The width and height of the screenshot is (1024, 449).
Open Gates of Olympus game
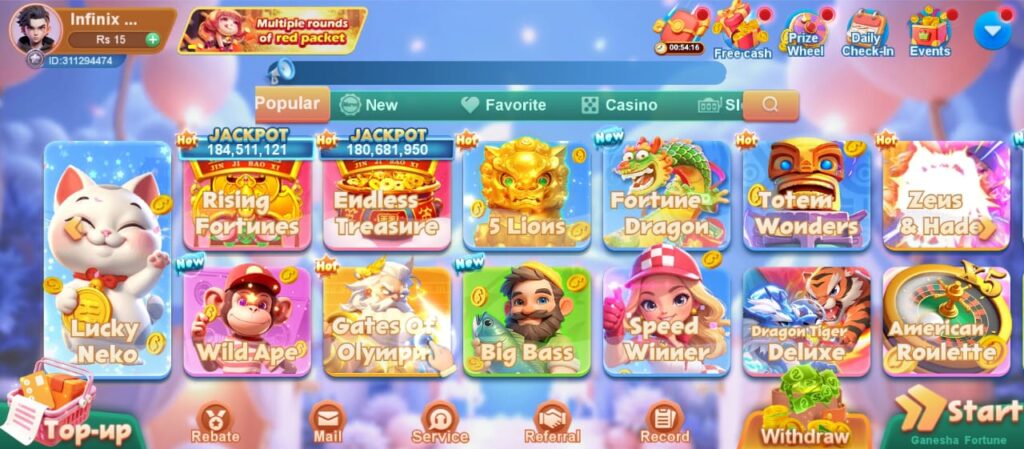click(x=387, y=320)
